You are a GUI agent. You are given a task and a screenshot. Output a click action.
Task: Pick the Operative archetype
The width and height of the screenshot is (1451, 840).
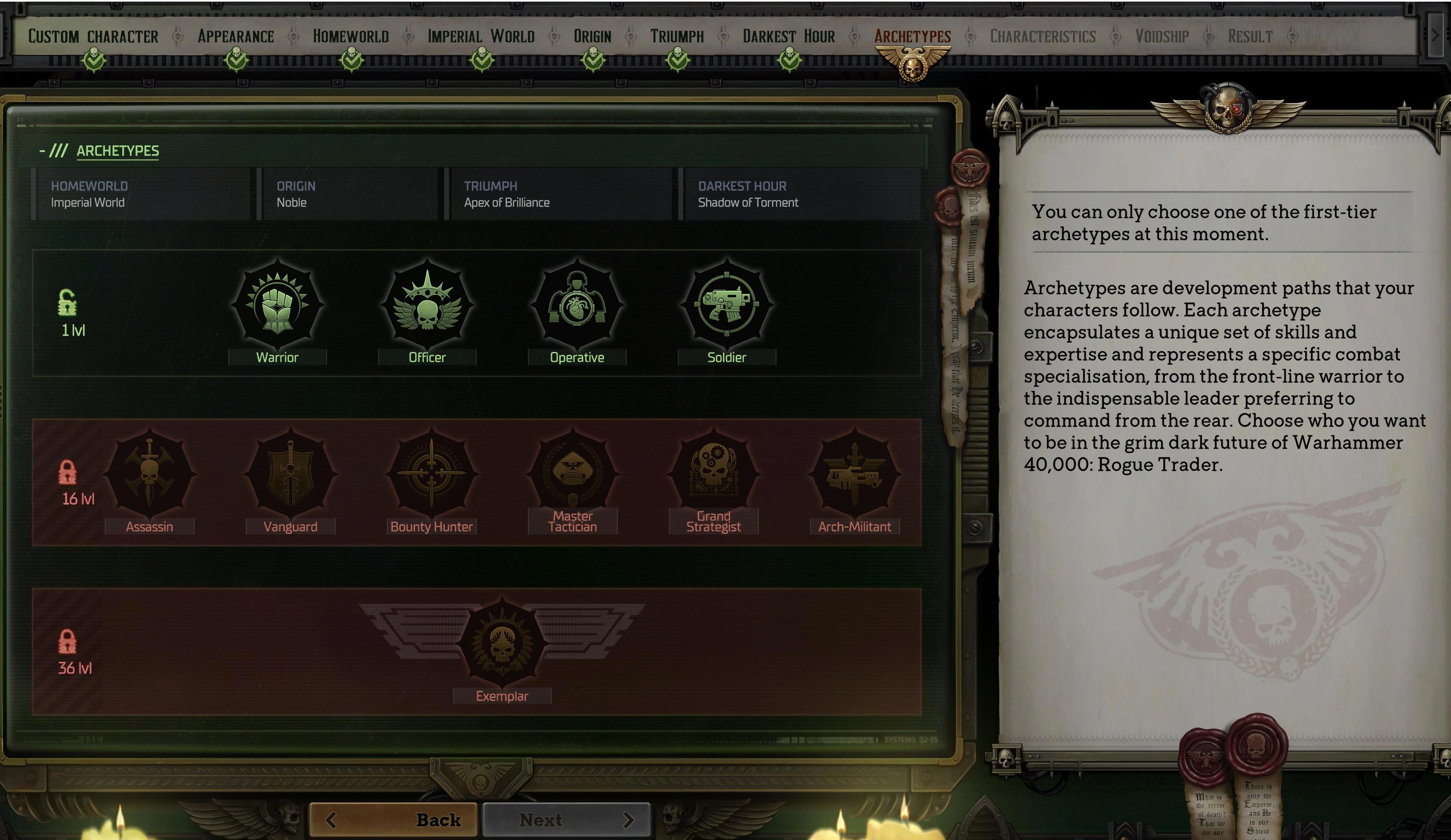click(576, 305)
